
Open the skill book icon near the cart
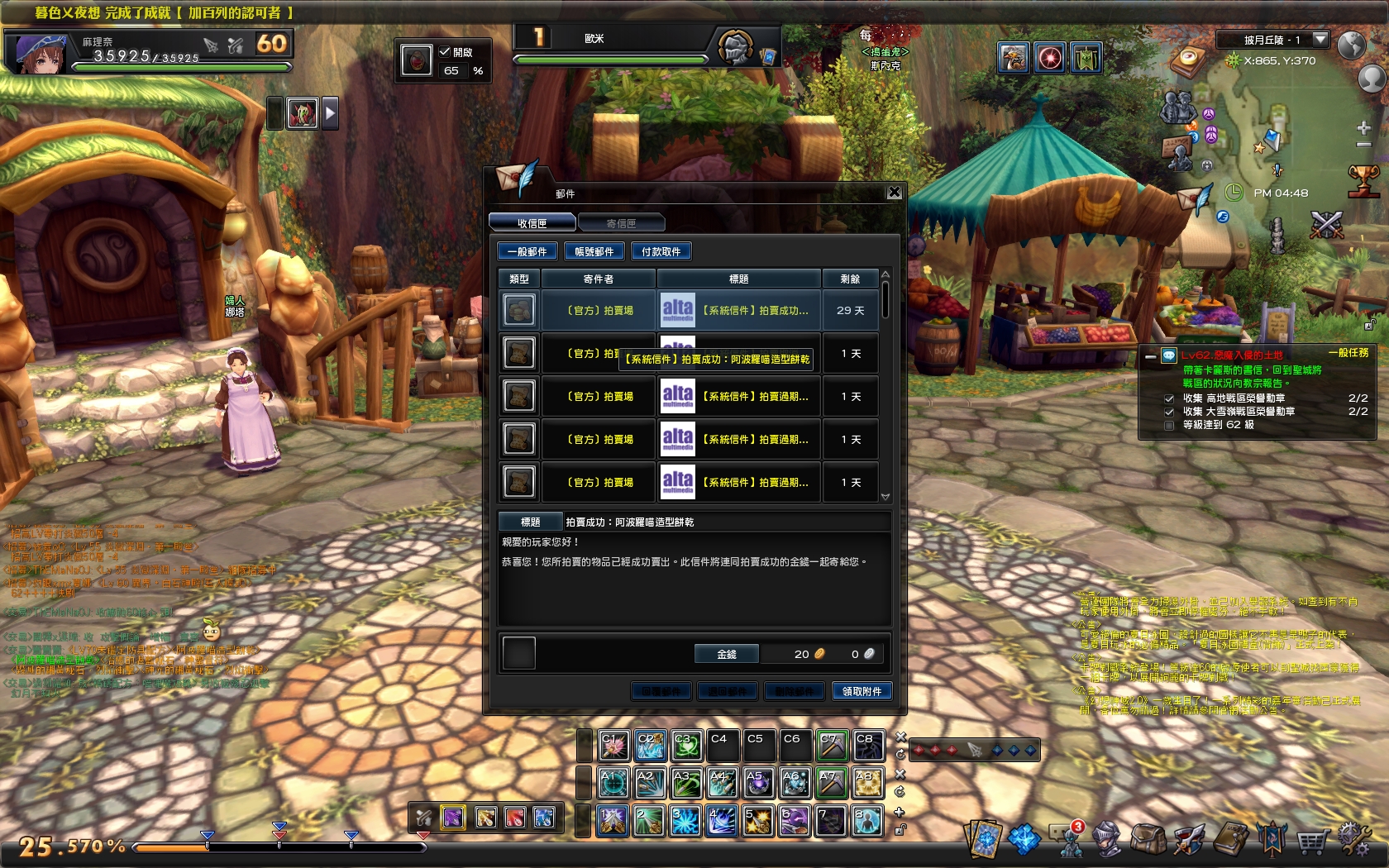click(x=1229, y=837)
